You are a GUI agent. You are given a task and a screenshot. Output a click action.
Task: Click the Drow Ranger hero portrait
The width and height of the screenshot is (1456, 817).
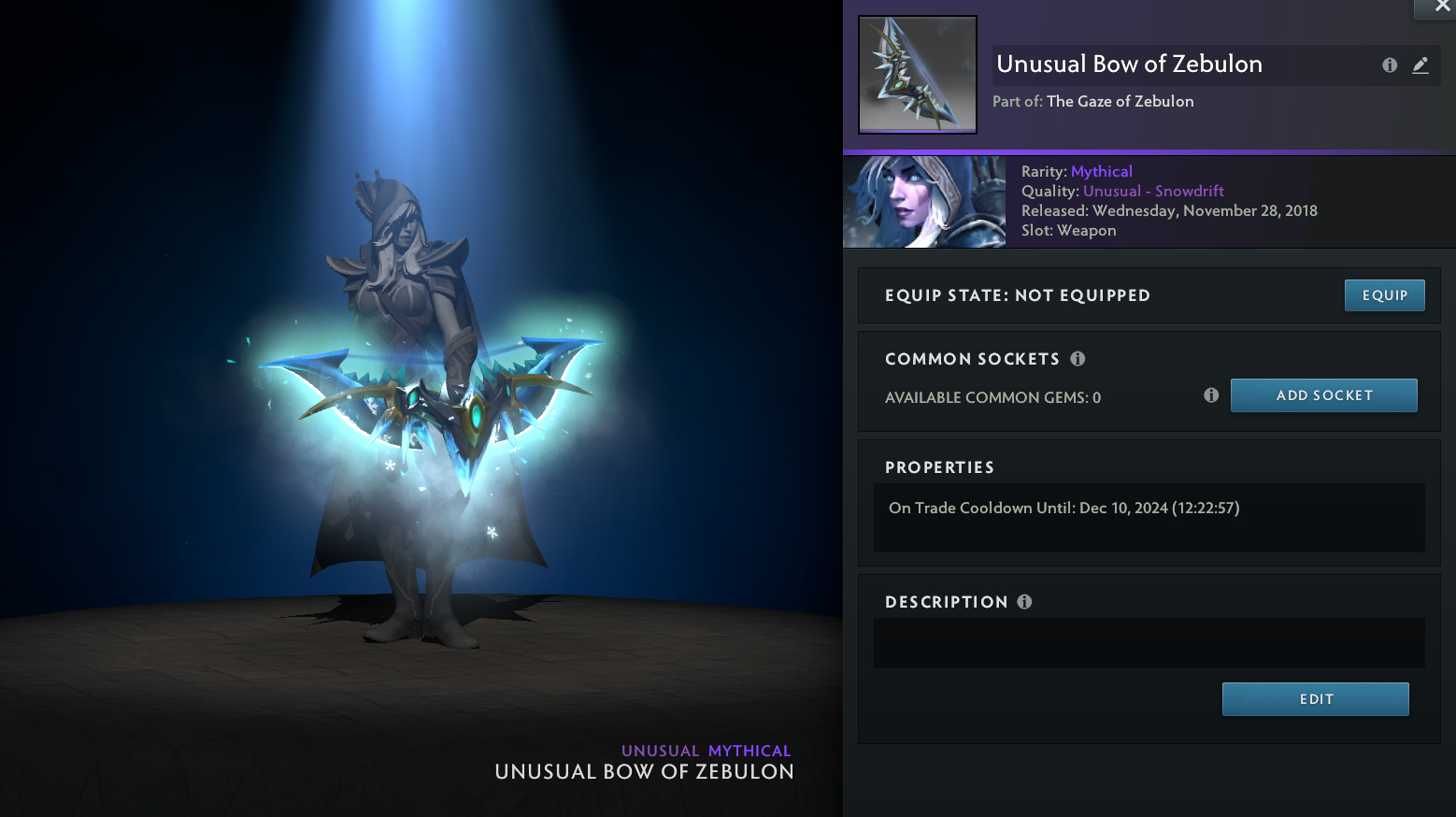(x=924, y=202)
